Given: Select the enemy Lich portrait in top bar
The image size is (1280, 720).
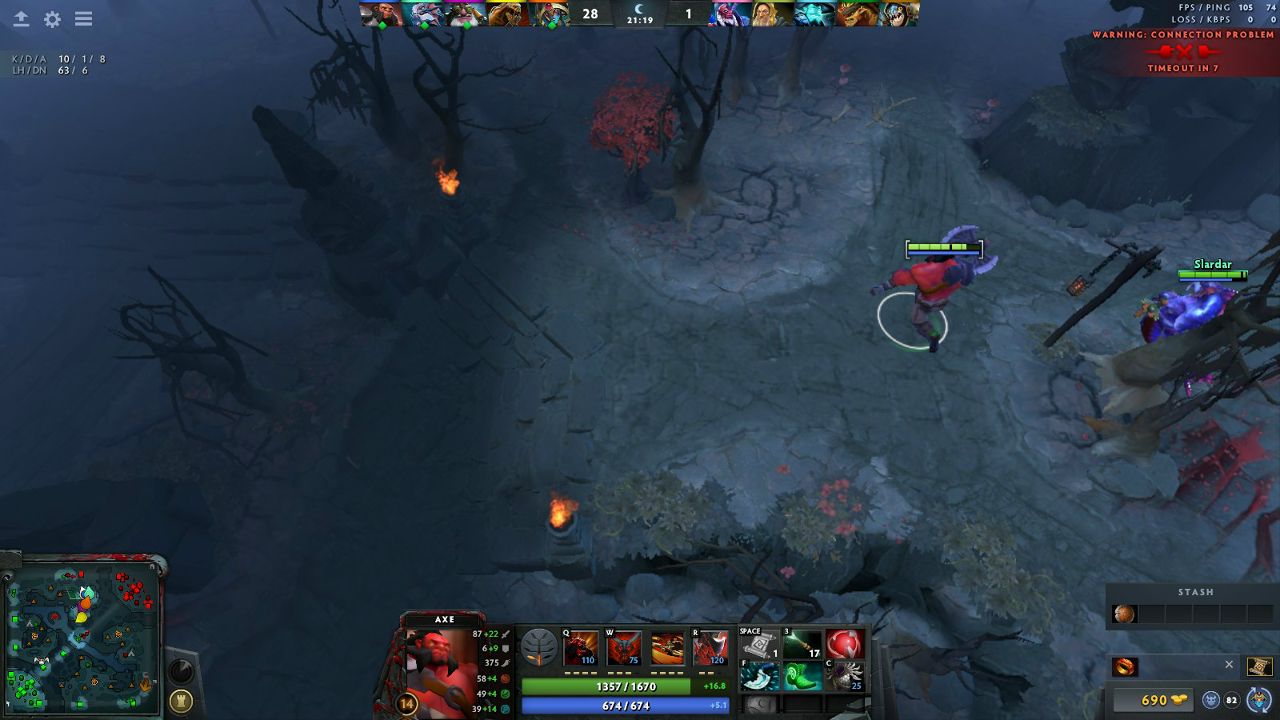Looking at the screenshot, I should (815, 14).
